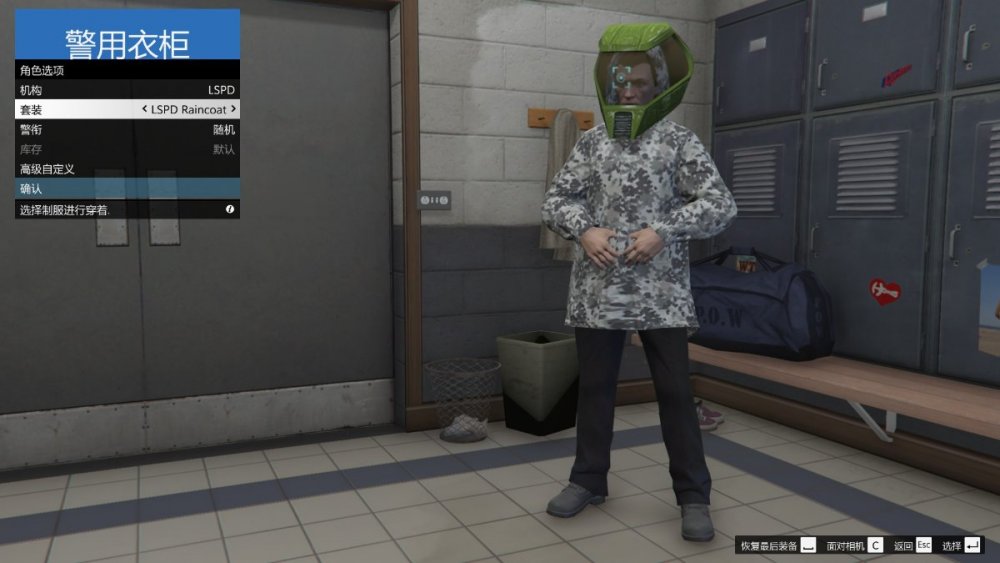Select the greyed 库存 inventory row
The image size is (1000, 563).
(127, 149)
